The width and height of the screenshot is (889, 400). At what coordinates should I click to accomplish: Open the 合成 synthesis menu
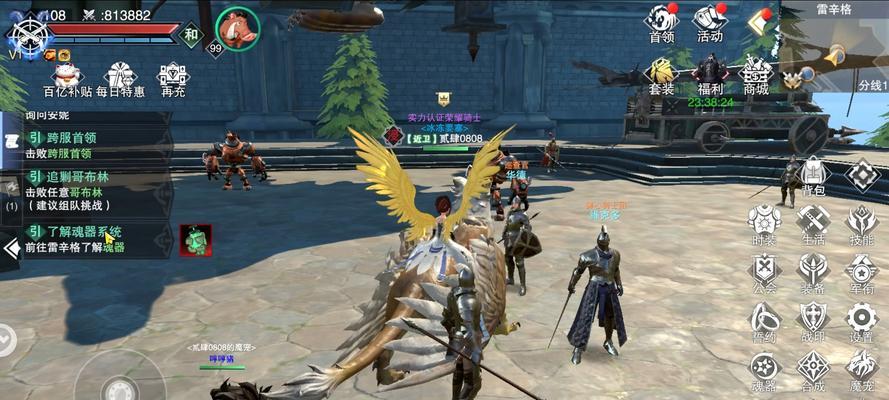pos(812,370)
